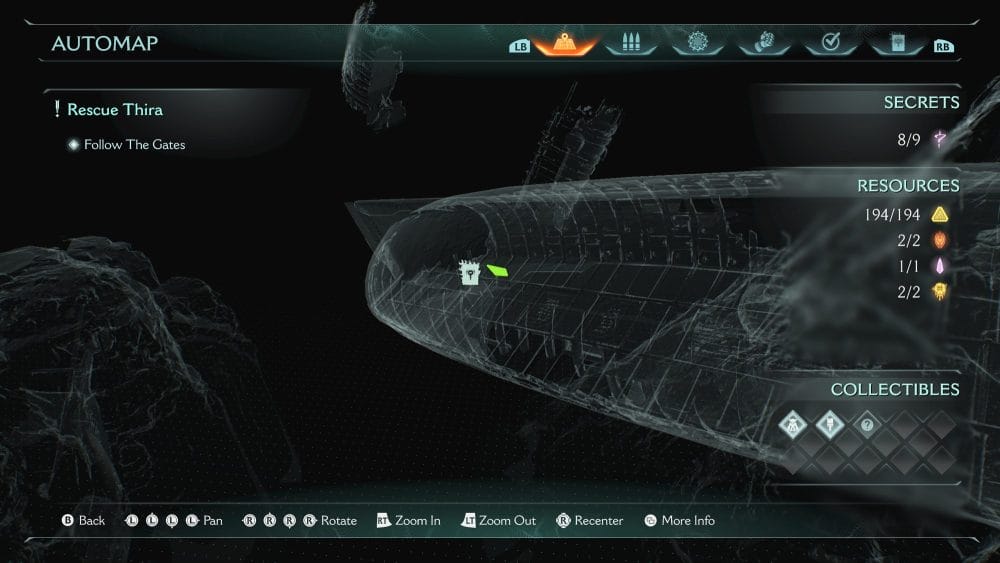This screenshot has height=563, width=1000.
Task: Click the Secrets counter icon
Action: tap(940, 140)
